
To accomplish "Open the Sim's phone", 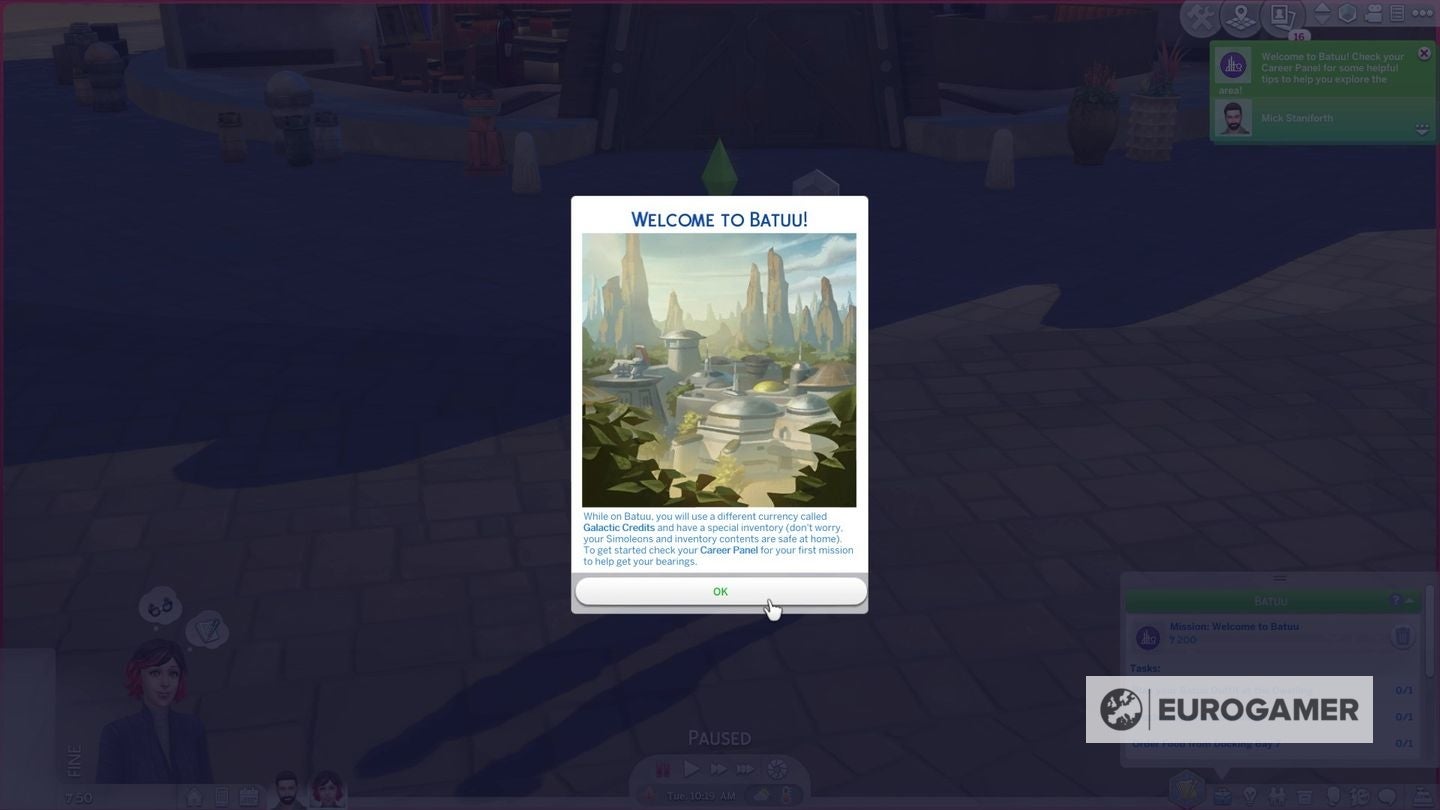I will [222, 795].
